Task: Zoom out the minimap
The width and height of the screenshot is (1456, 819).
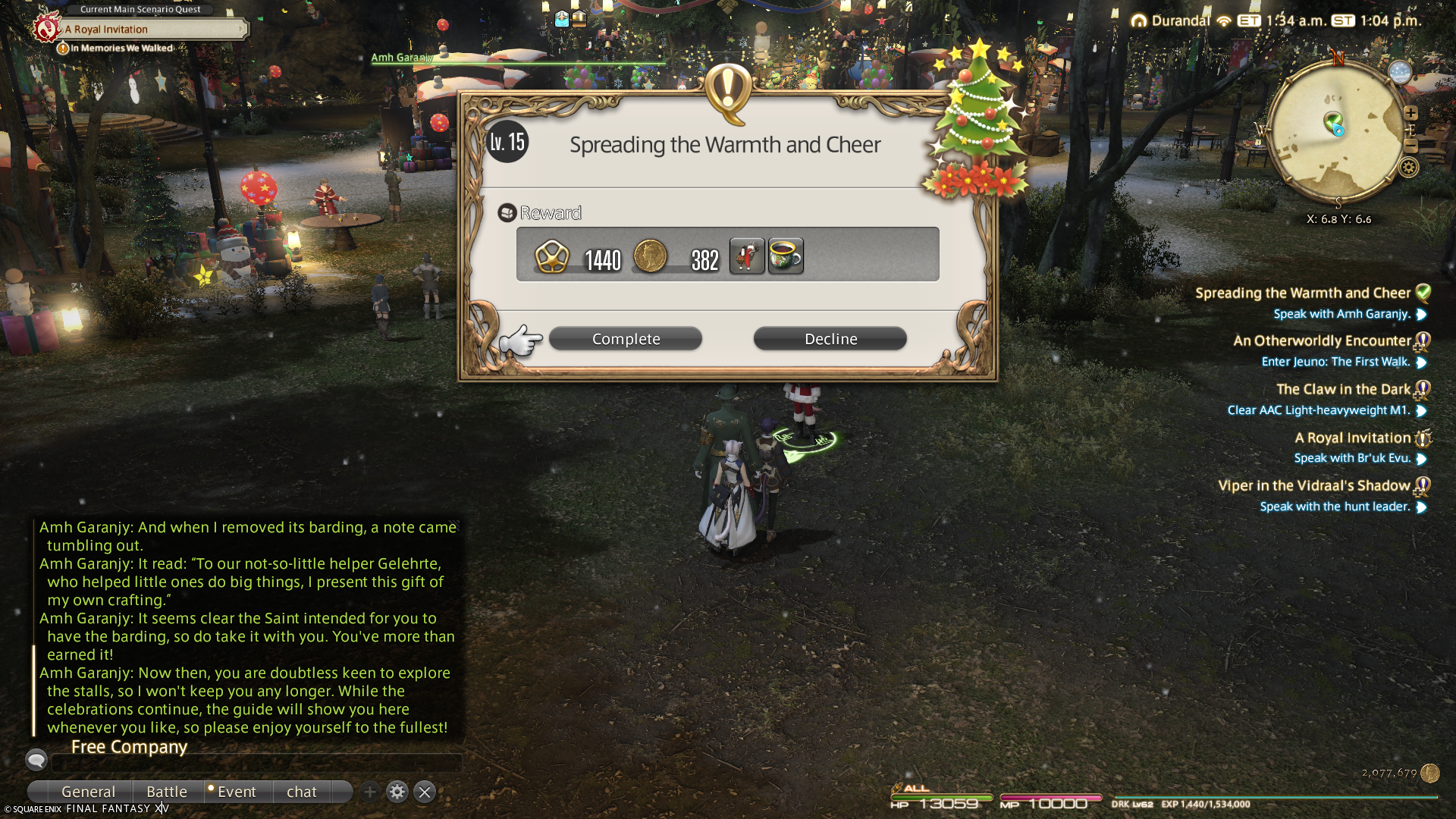Action: (x=1410, y=144)
